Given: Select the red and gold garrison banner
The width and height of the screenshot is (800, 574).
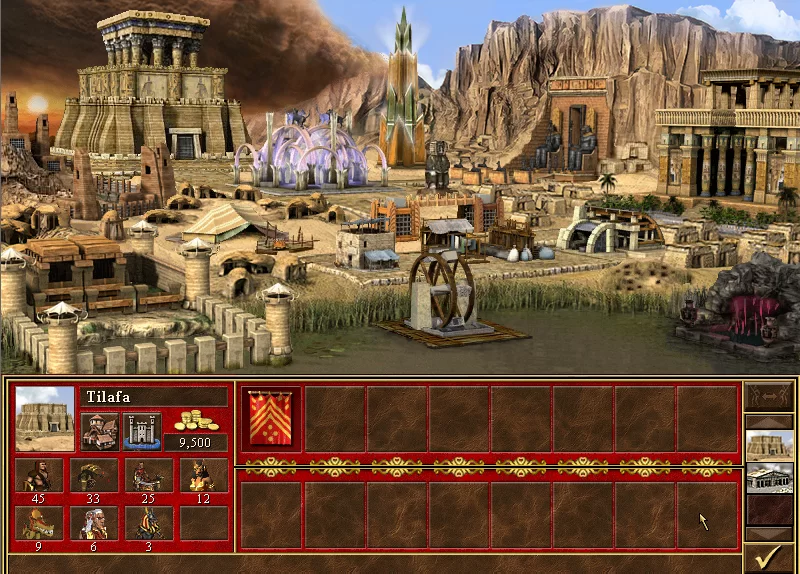Looking at the screenshot, I should [271, 418].
